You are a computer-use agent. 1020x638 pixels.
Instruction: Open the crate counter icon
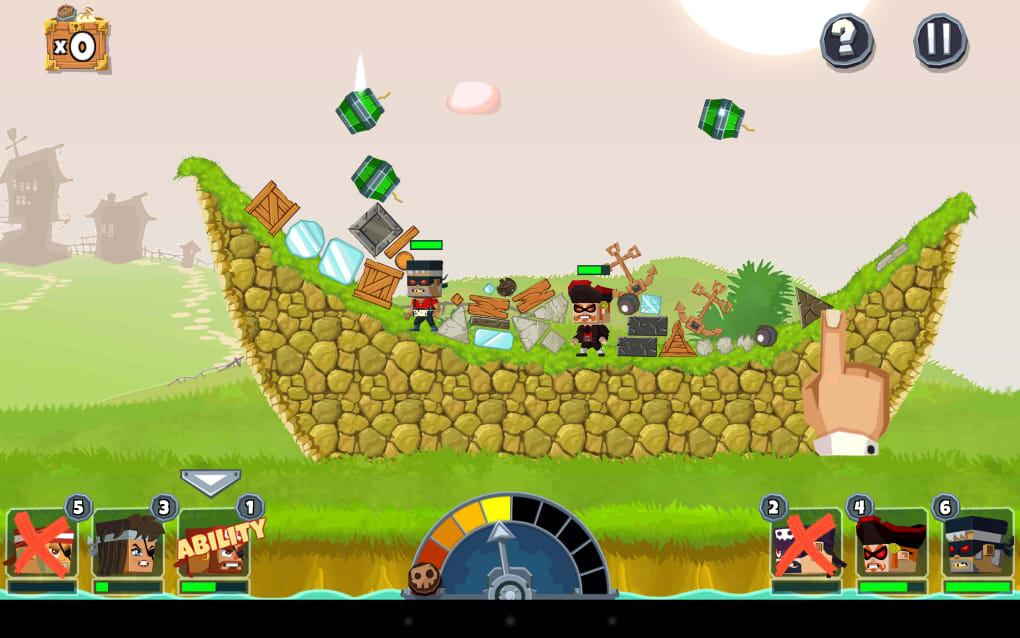click(76, 42)
